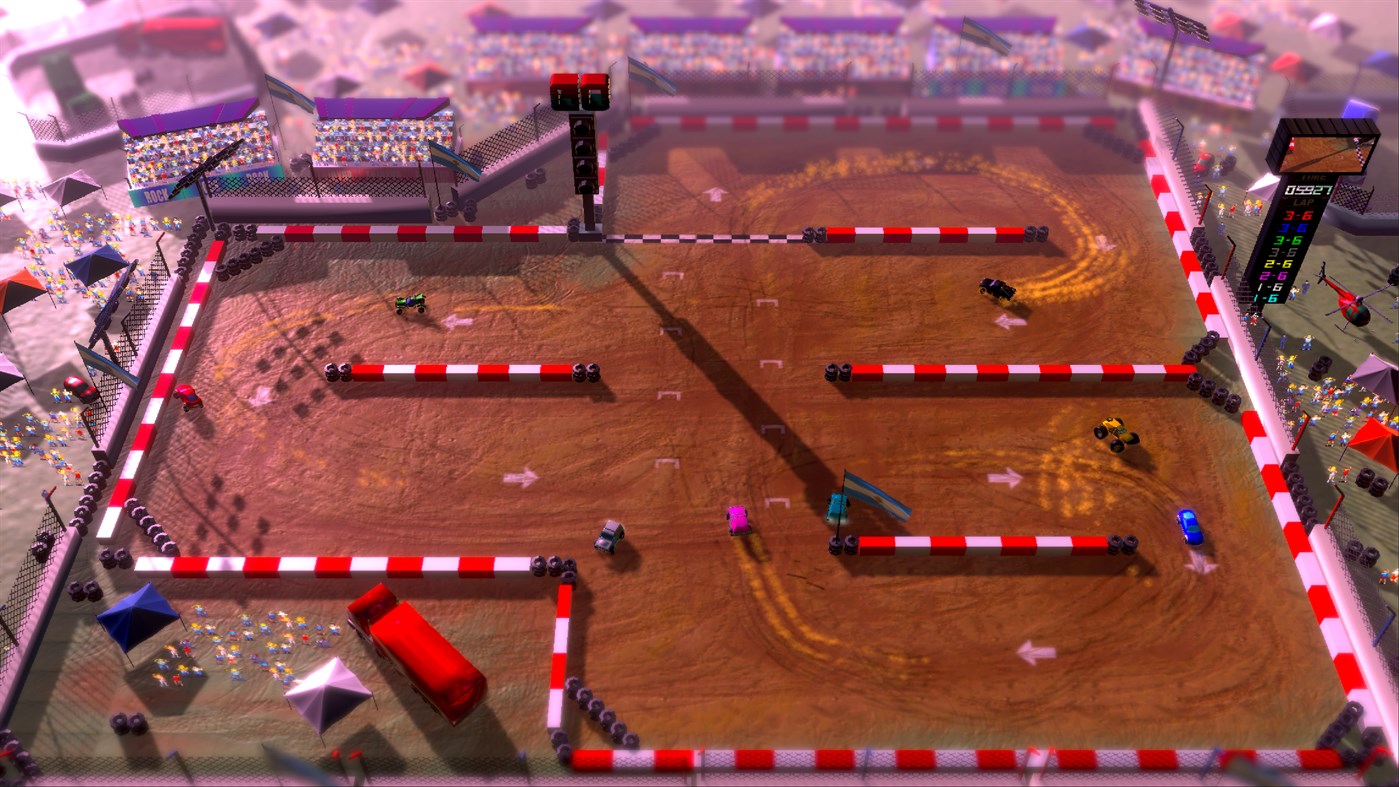
Task: Click the grey truck near the middle barrier
Action: point(611,536)
